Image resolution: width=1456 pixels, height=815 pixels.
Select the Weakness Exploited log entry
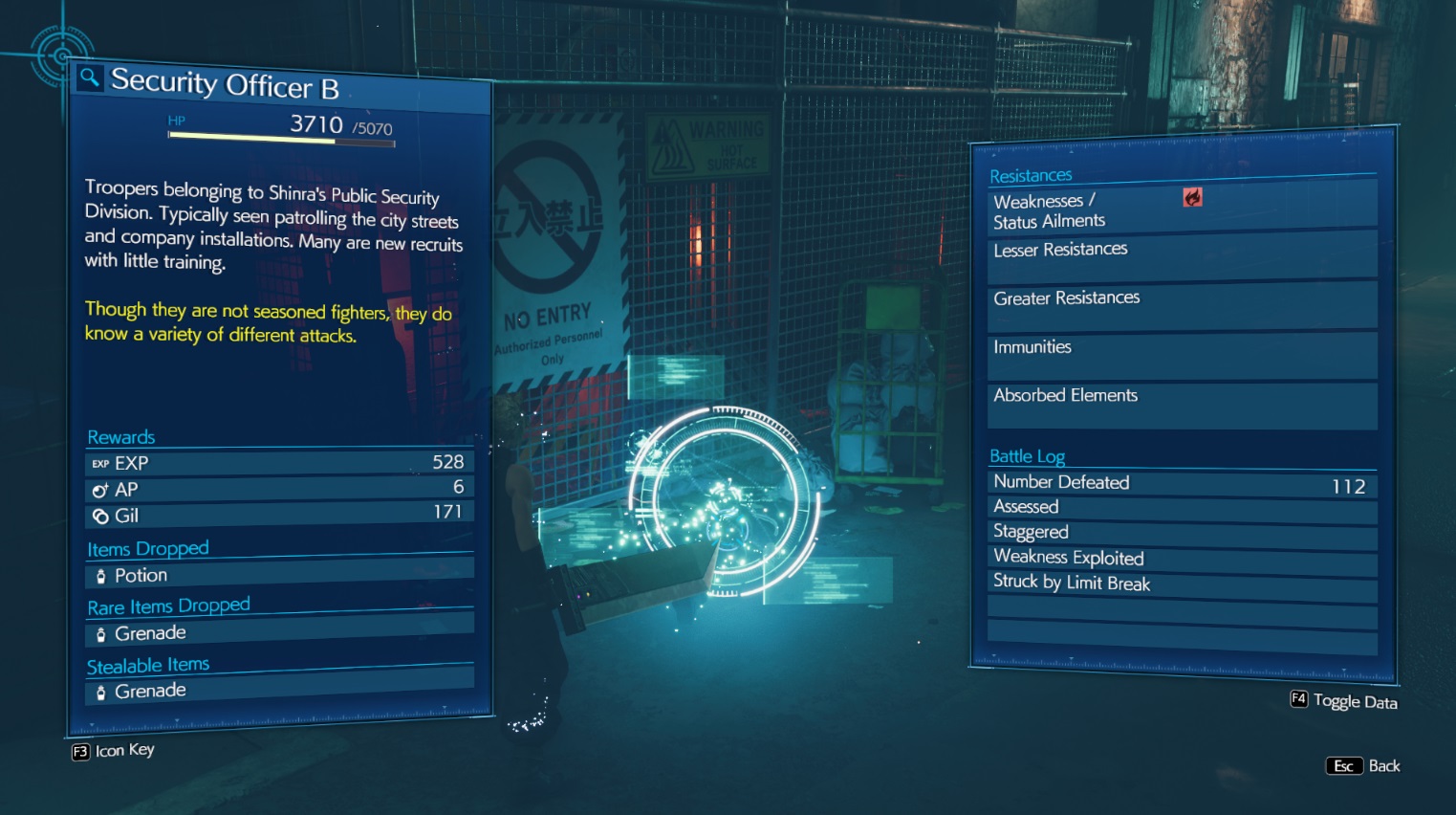coord(1181,558)
